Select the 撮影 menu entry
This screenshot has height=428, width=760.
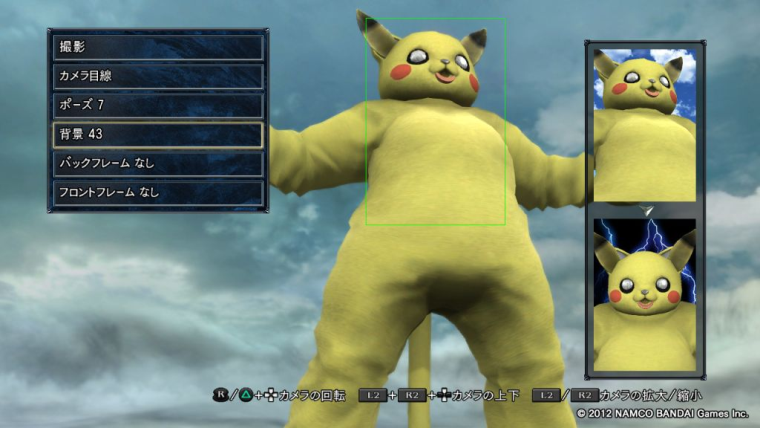(x=158, y=47)
